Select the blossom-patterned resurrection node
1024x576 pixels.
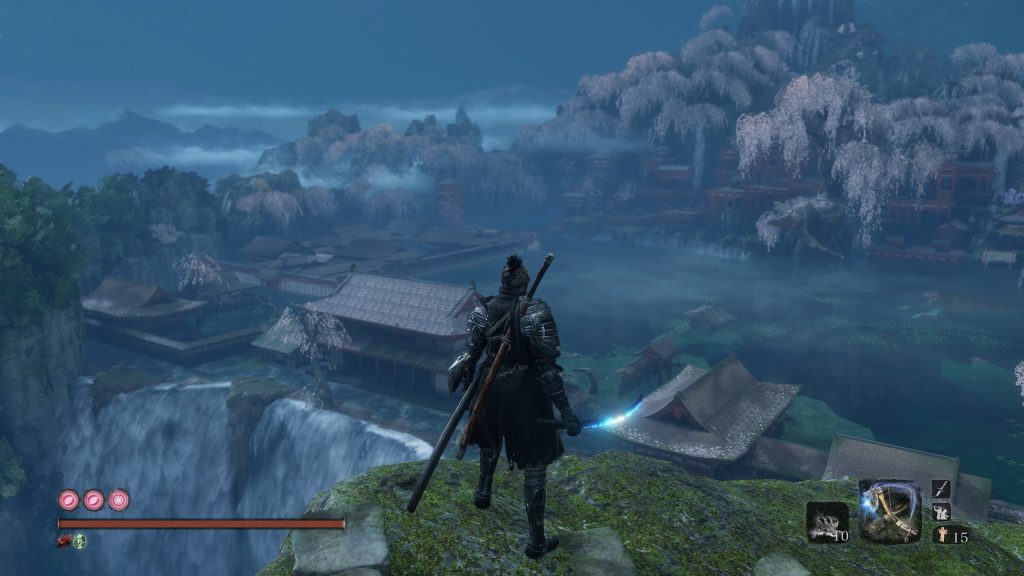tap(119, 499)
